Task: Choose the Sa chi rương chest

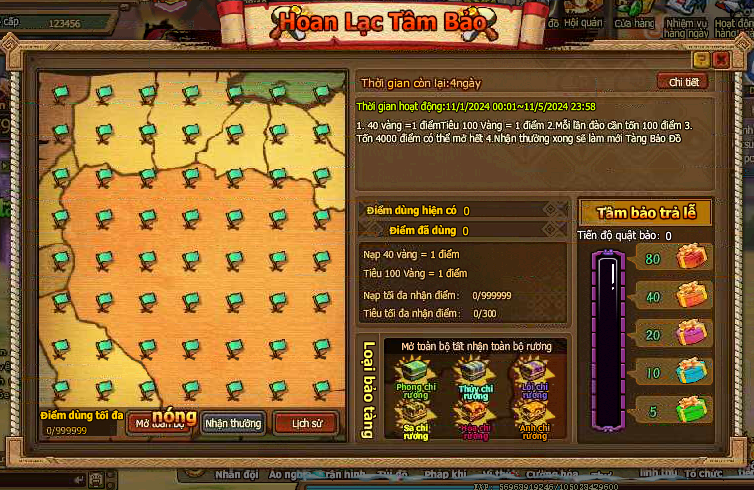Action: pyautogui.click(x=412, y=416)
